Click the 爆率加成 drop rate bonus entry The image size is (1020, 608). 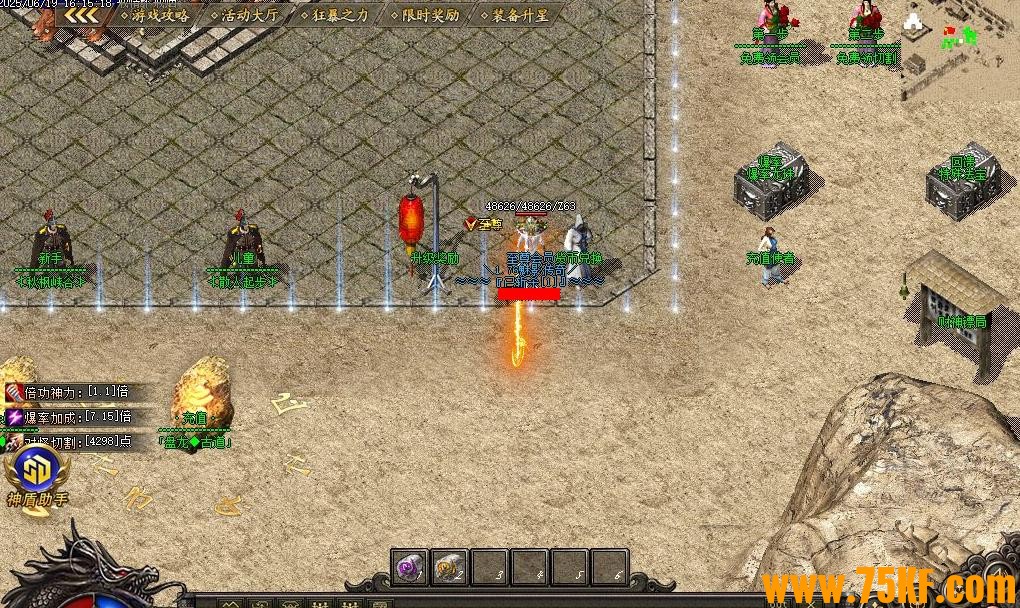click(68, 416)
